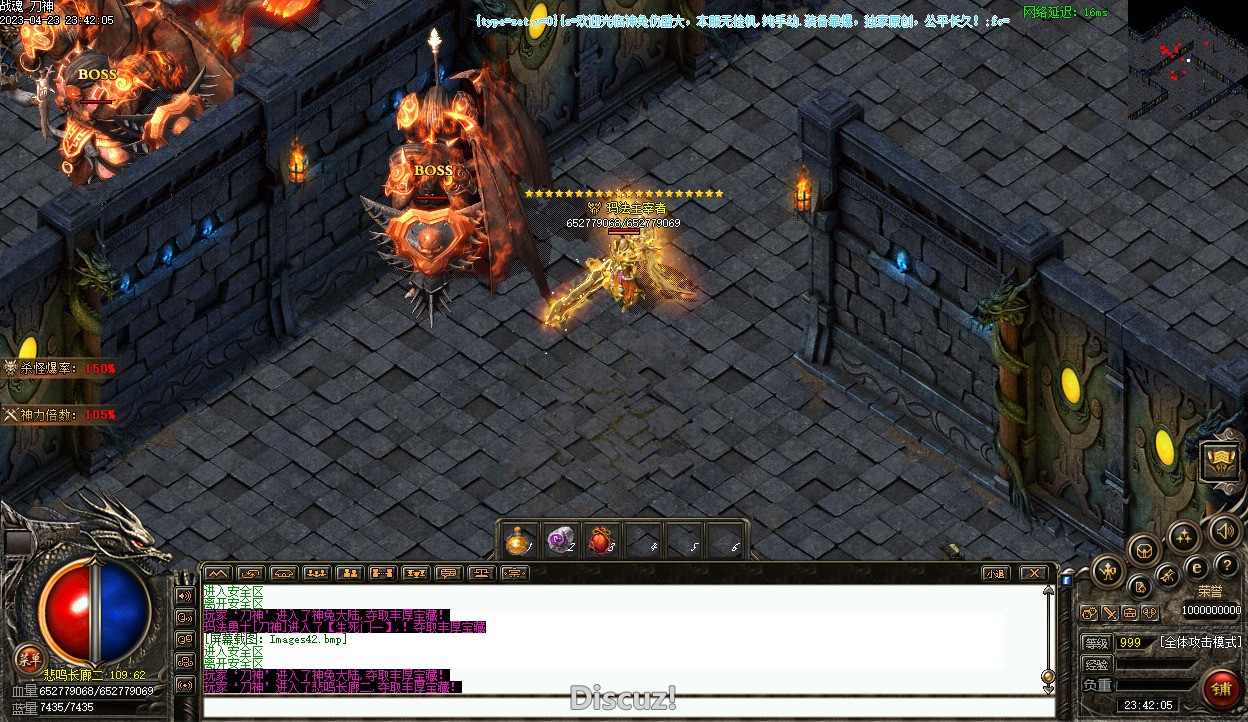The width and height of the screenshot is (1248, 722).
Task: Click the 等级 level button
Action: 1097,642
